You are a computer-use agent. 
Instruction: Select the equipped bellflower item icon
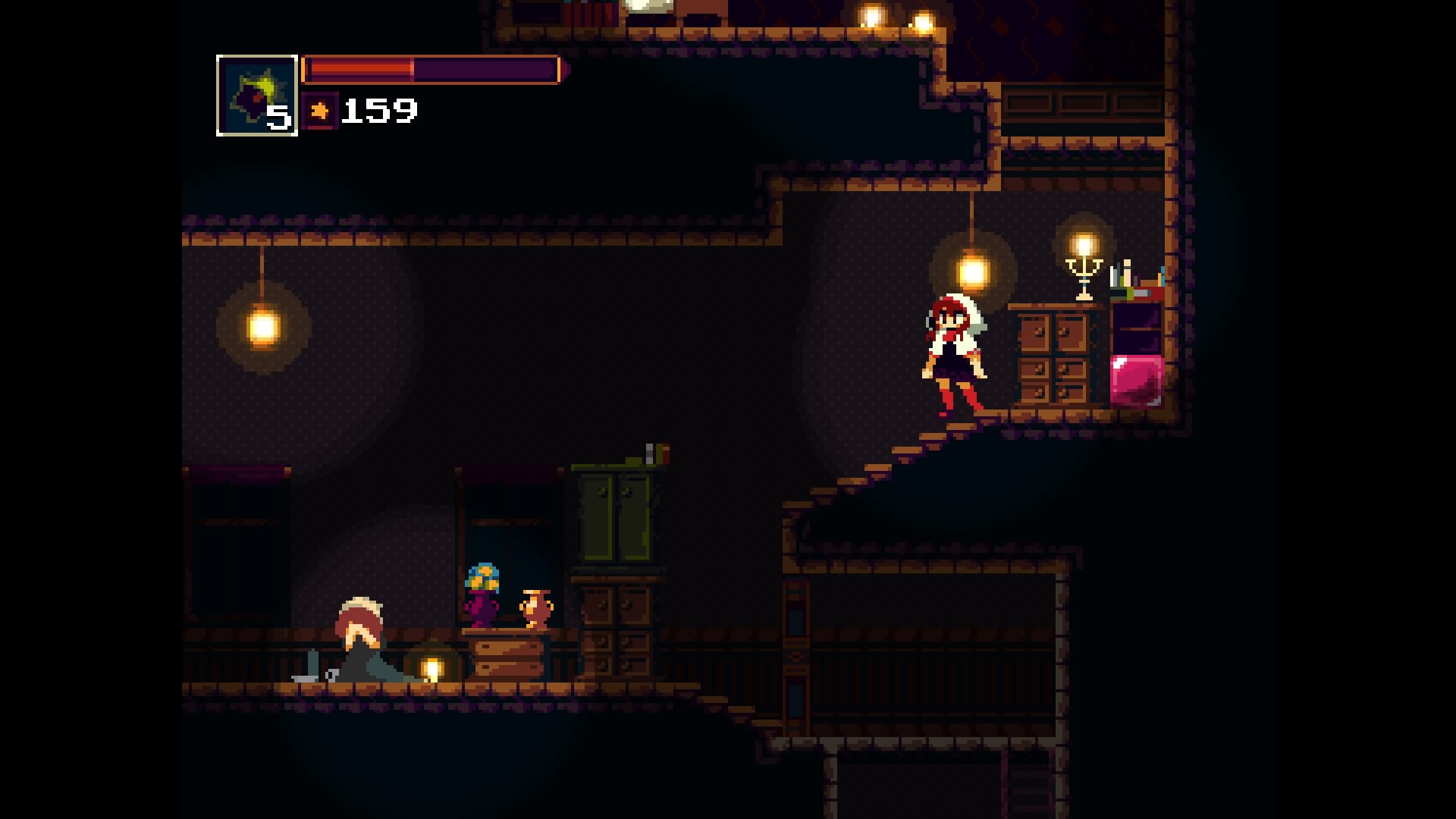(x=256, y=95)
